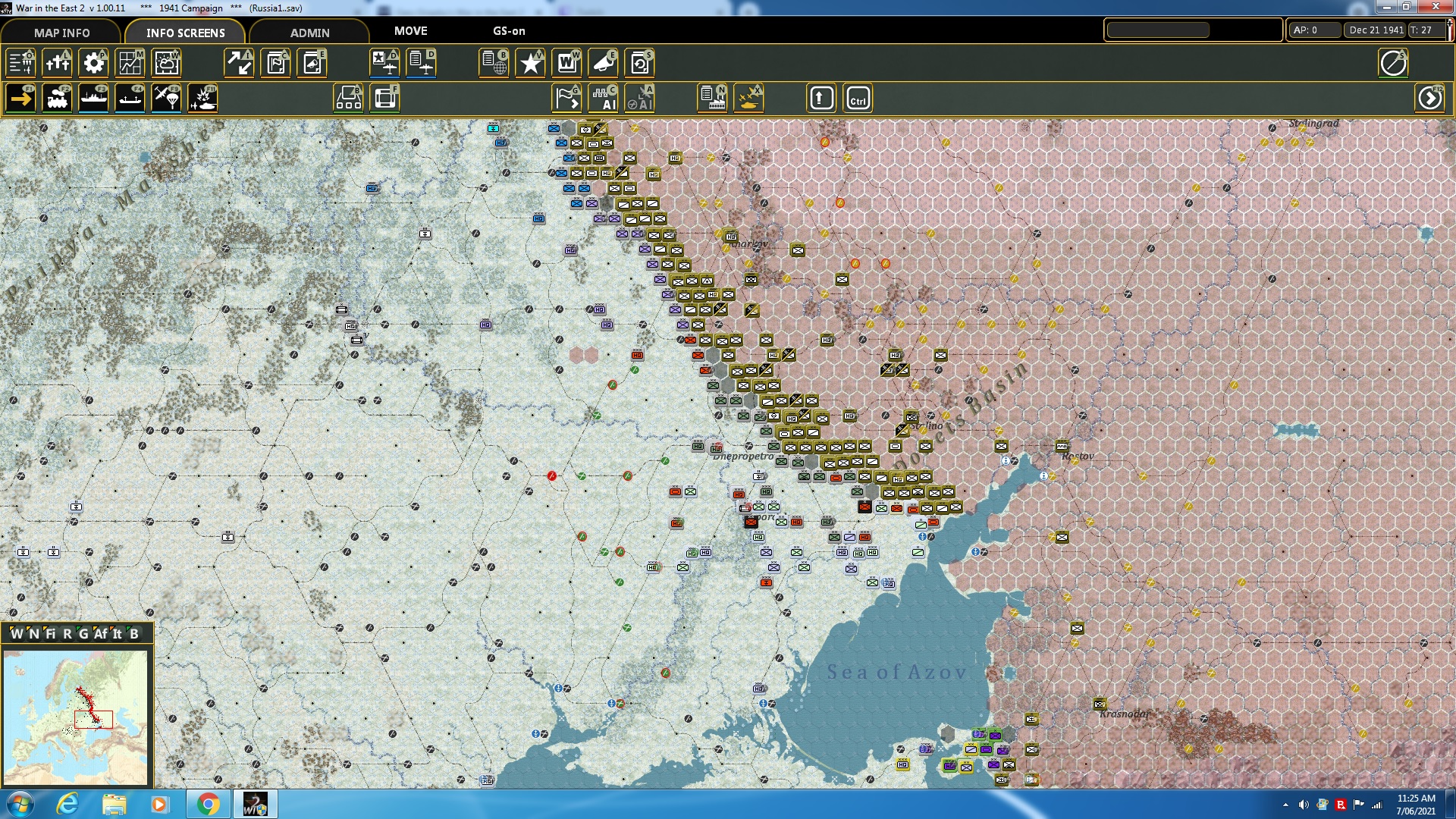Open Order of Battle globe icon
Viewport: 1456px width, 819px height.
point(494,64)
